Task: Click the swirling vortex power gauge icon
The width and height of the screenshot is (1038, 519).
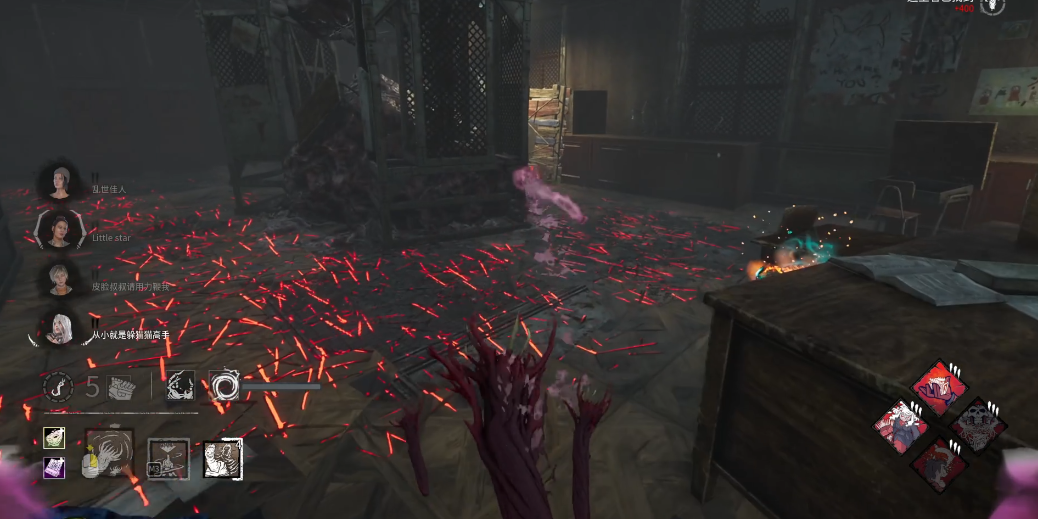Action: point(223,385)
